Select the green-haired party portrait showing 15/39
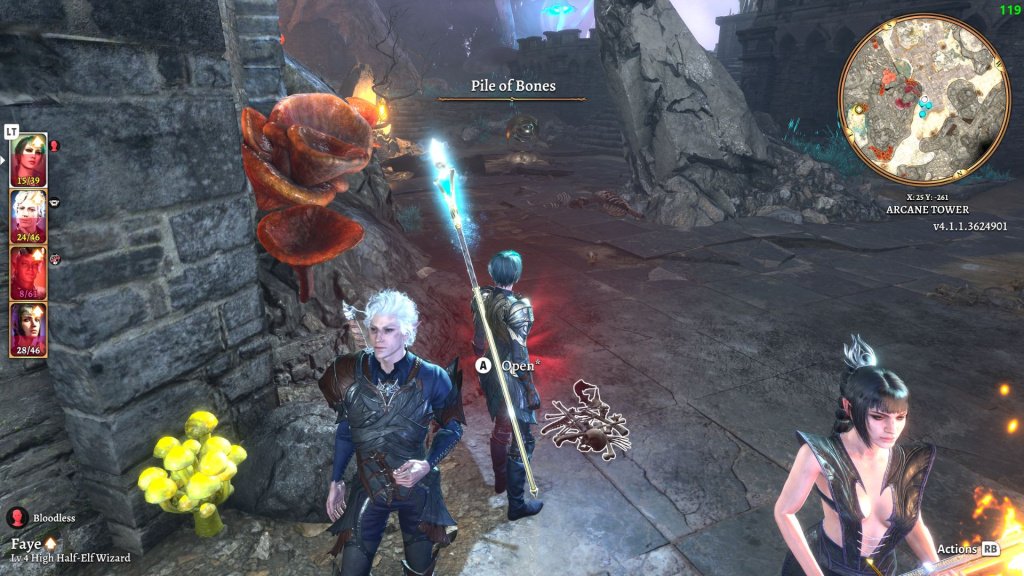1024x576 pixels. click(28, 160)
